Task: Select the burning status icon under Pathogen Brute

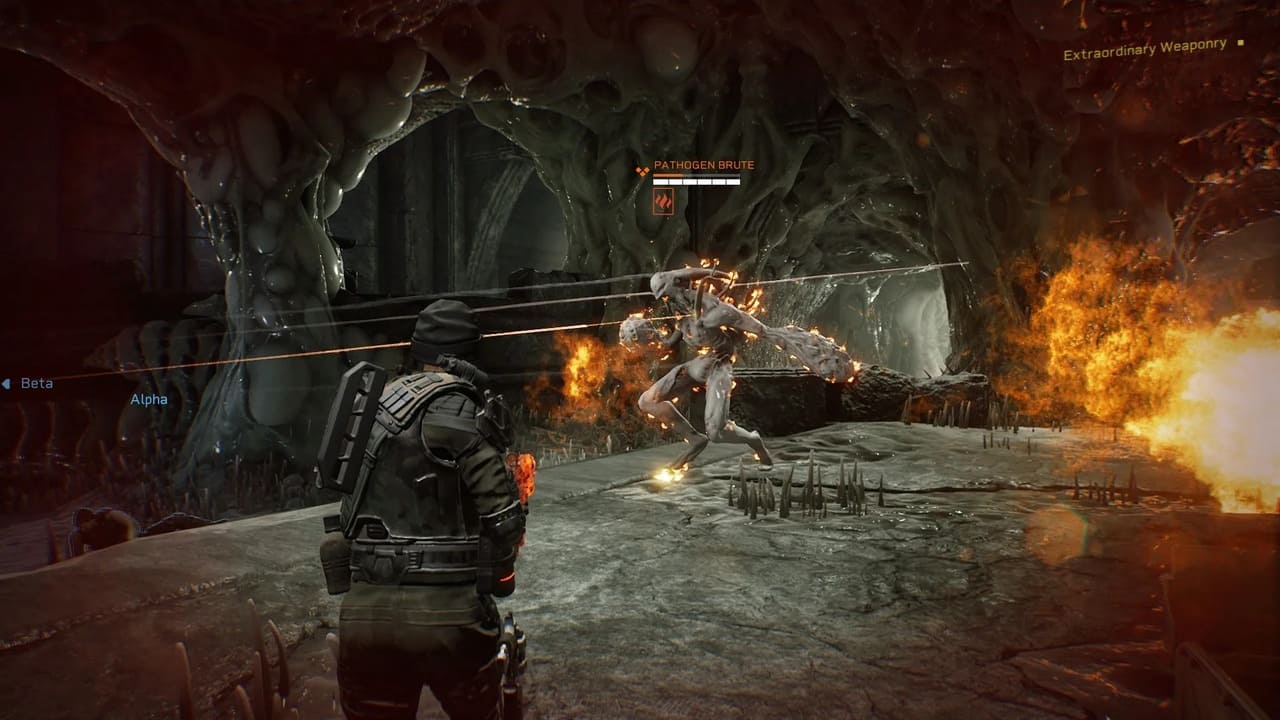Action: click(x=663, y=202)
